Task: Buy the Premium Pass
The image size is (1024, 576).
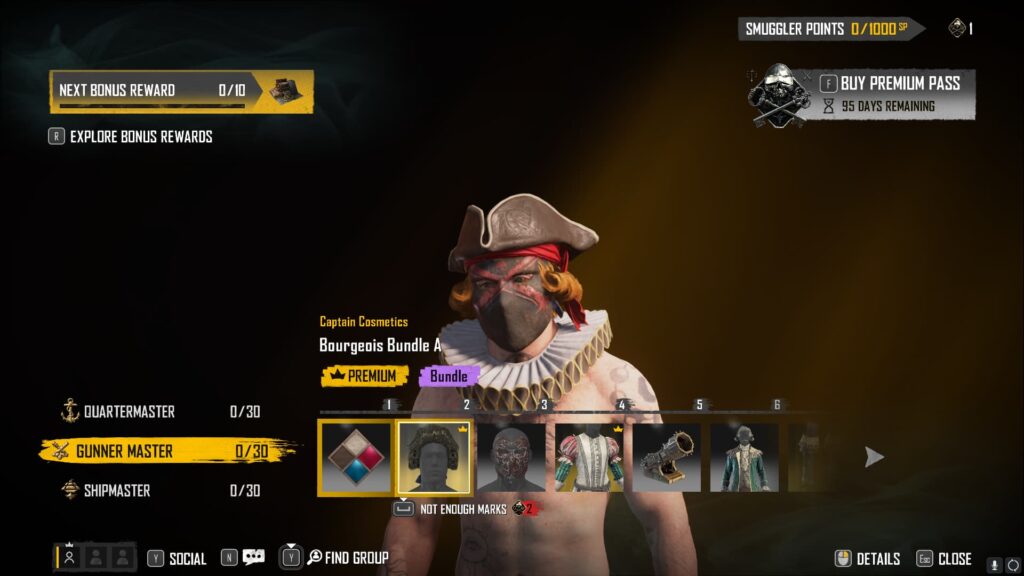Action: 890,84
